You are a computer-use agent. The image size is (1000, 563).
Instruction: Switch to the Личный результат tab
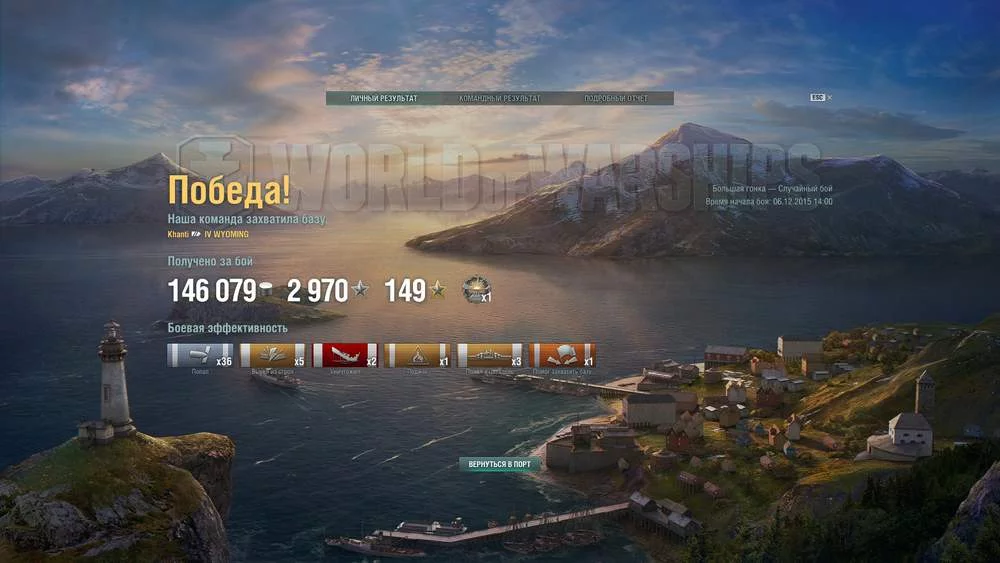click(x=383, y=98)
